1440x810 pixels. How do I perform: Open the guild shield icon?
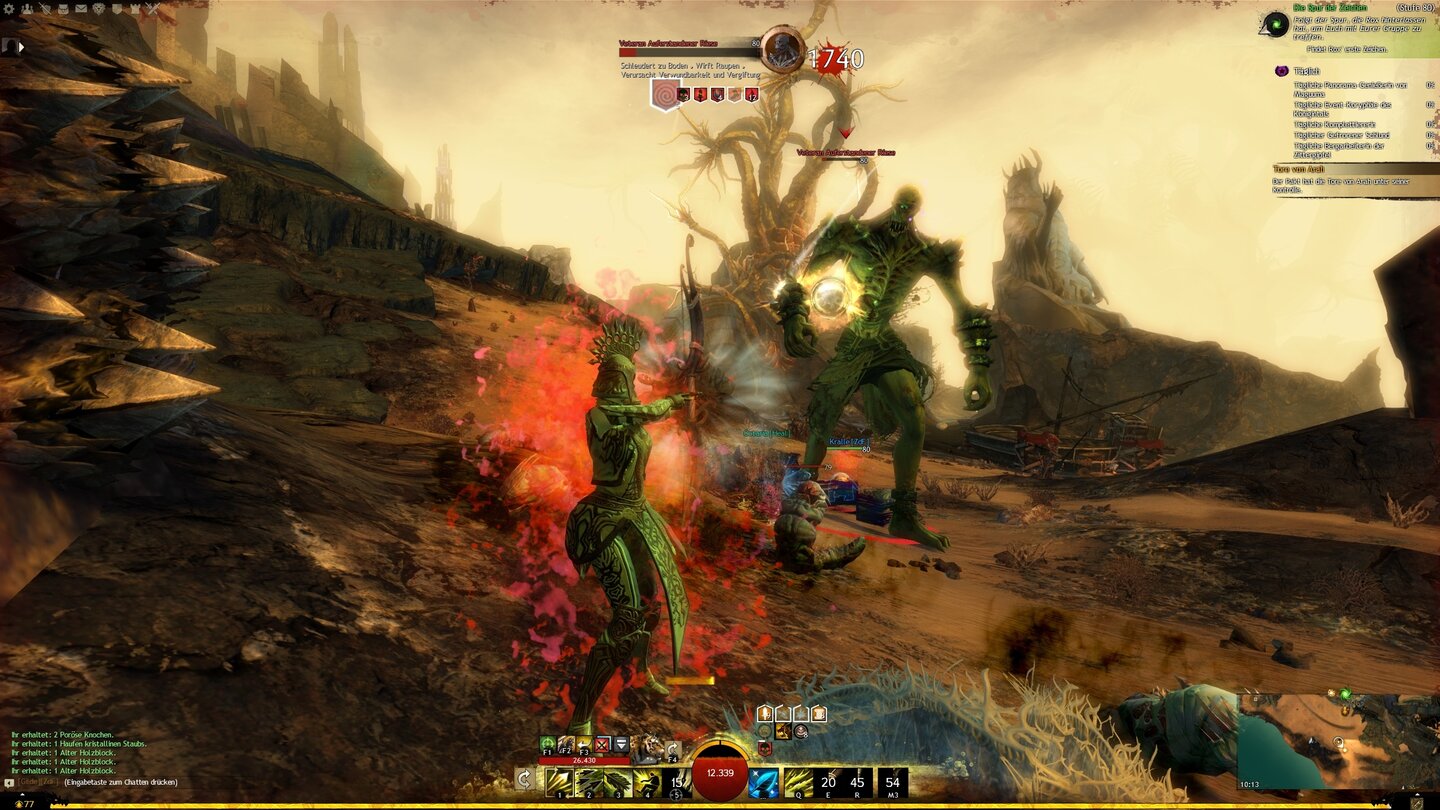point(117,9)
